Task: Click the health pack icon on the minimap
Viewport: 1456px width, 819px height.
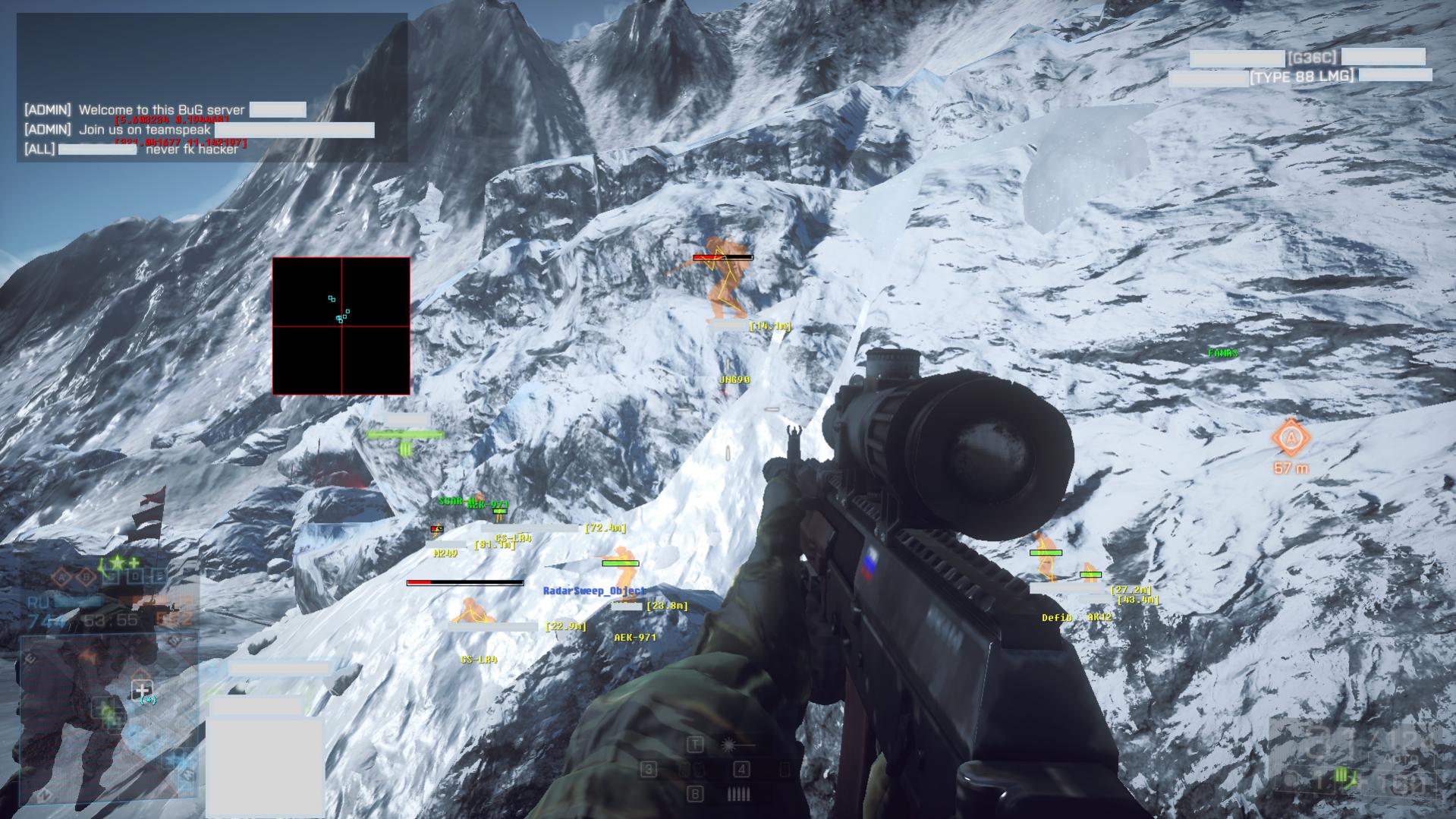Action: tap(143, 690)
